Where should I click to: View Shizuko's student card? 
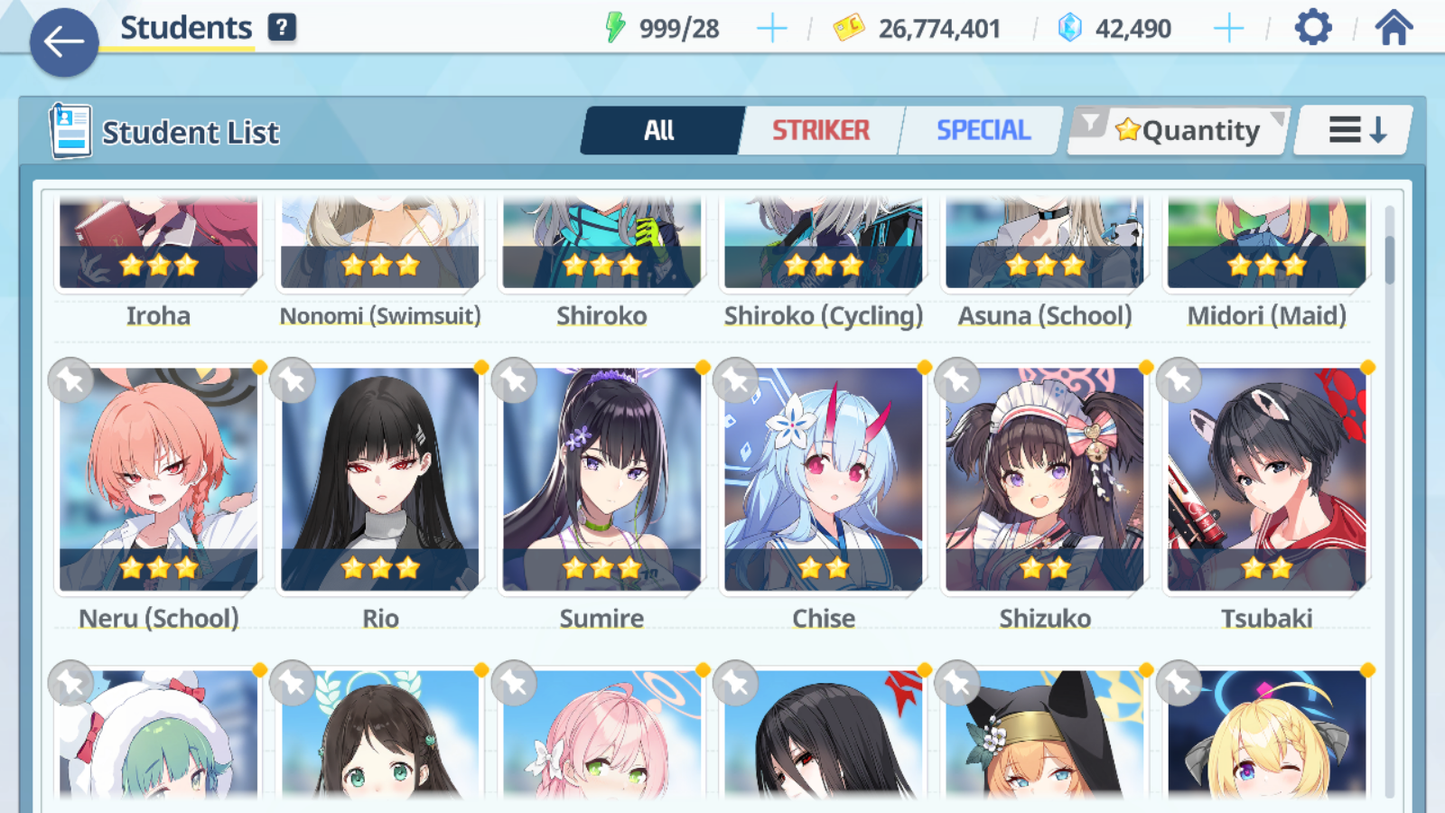click(1045, 480)
